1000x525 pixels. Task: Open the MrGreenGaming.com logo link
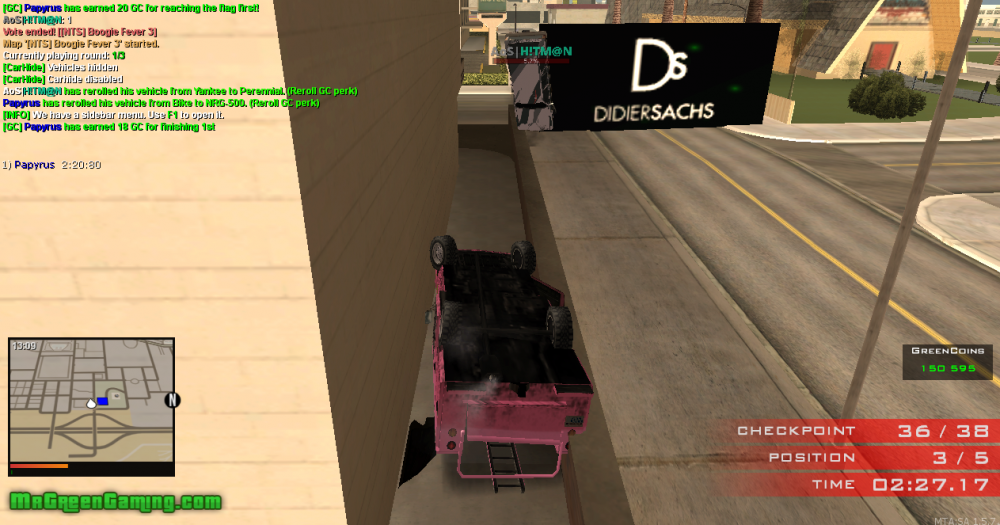[115, 501]
